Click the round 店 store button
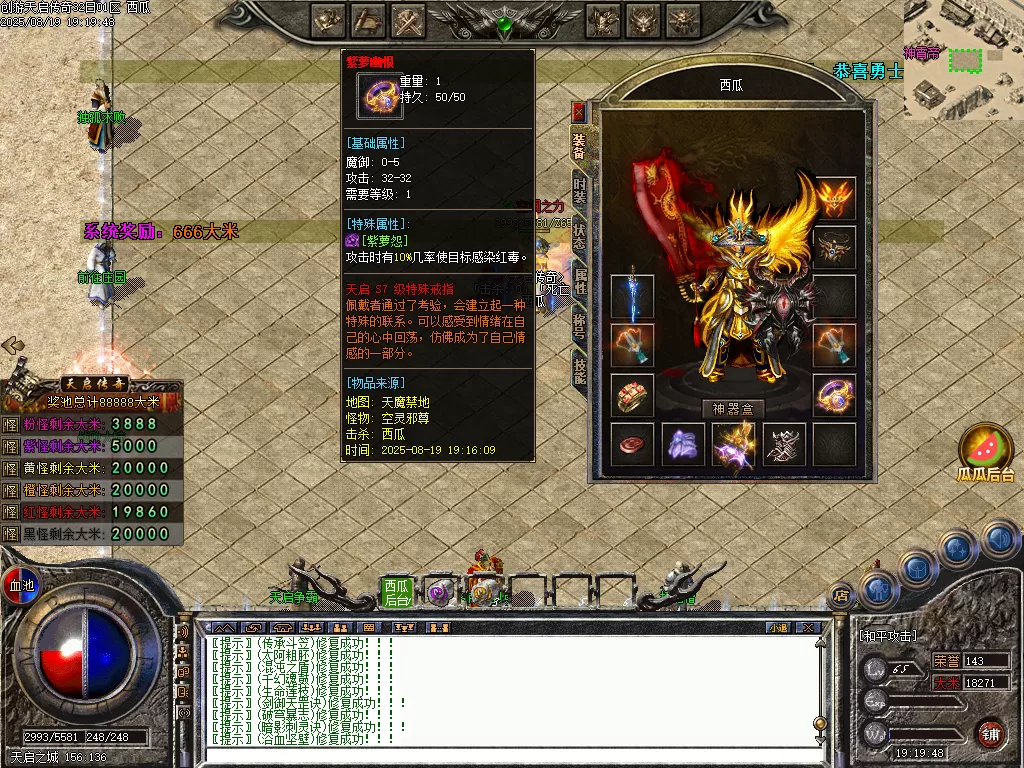The width and height of the screenshot is (1024, 768). 841,594
